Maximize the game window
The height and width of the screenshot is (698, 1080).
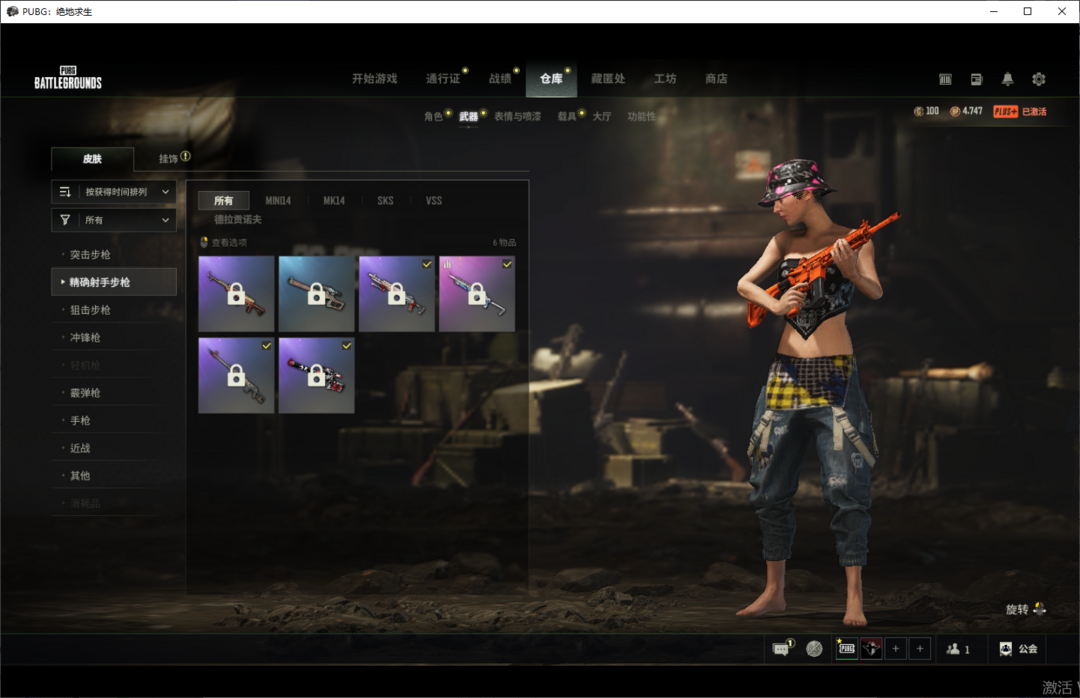[x=1027, y=11]
